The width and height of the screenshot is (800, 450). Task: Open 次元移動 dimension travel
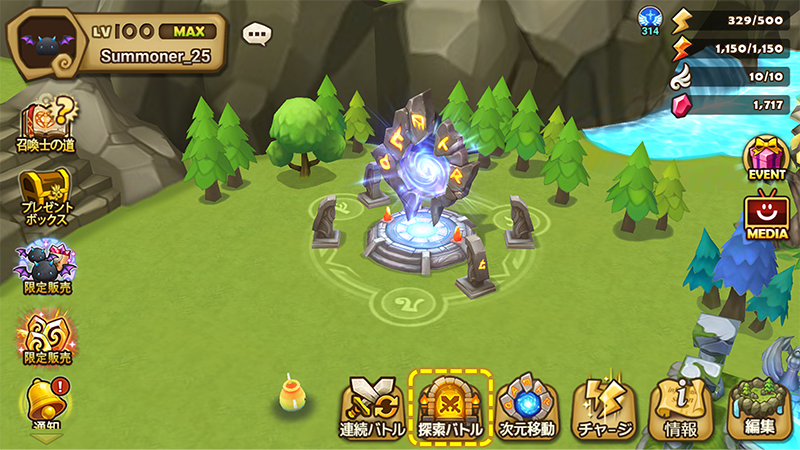[x=526, y=406]
